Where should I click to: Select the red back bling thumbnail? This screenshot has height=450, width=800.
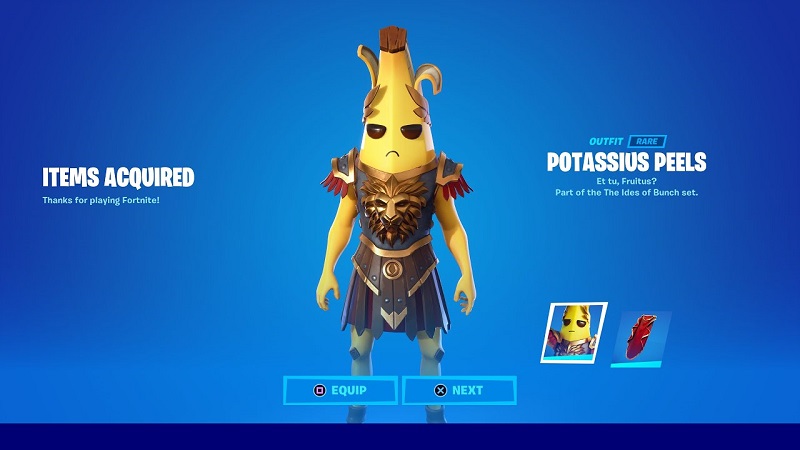click(x=639, y=337)
